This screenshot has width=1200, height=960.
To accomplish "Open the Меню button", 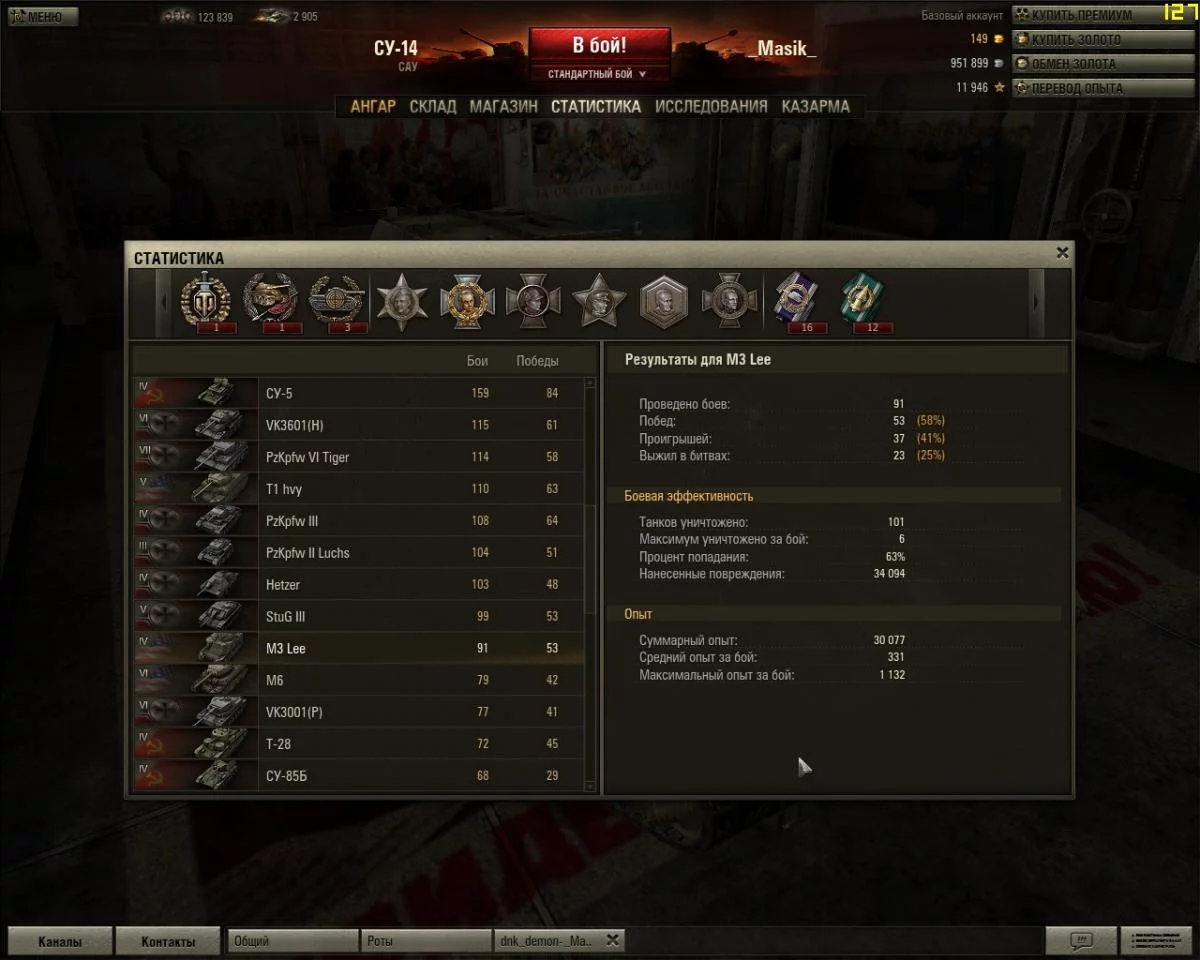I will (x=40, y=16).
